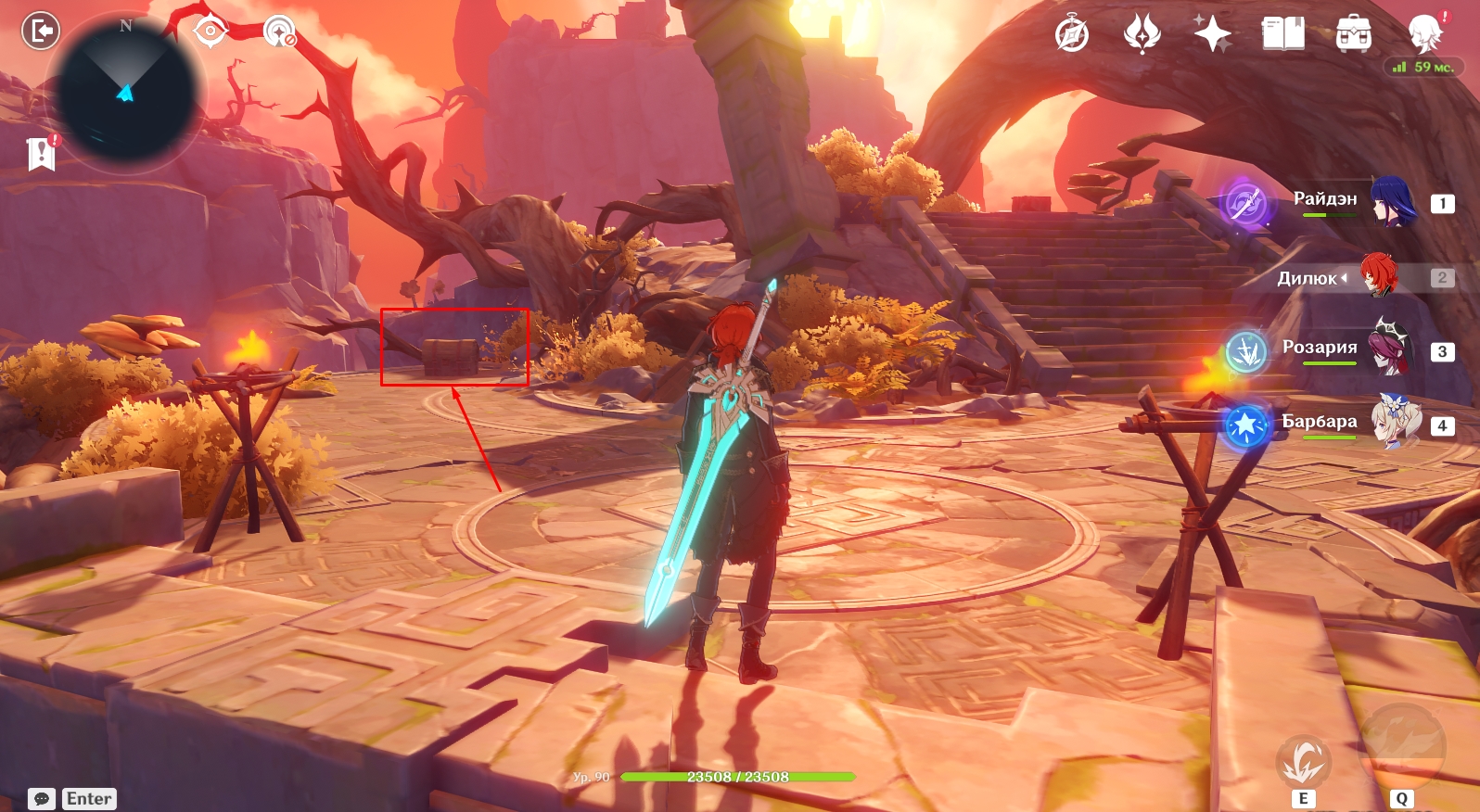Open the backpack inventory

pyautogui.click(x=1353, y=34)
